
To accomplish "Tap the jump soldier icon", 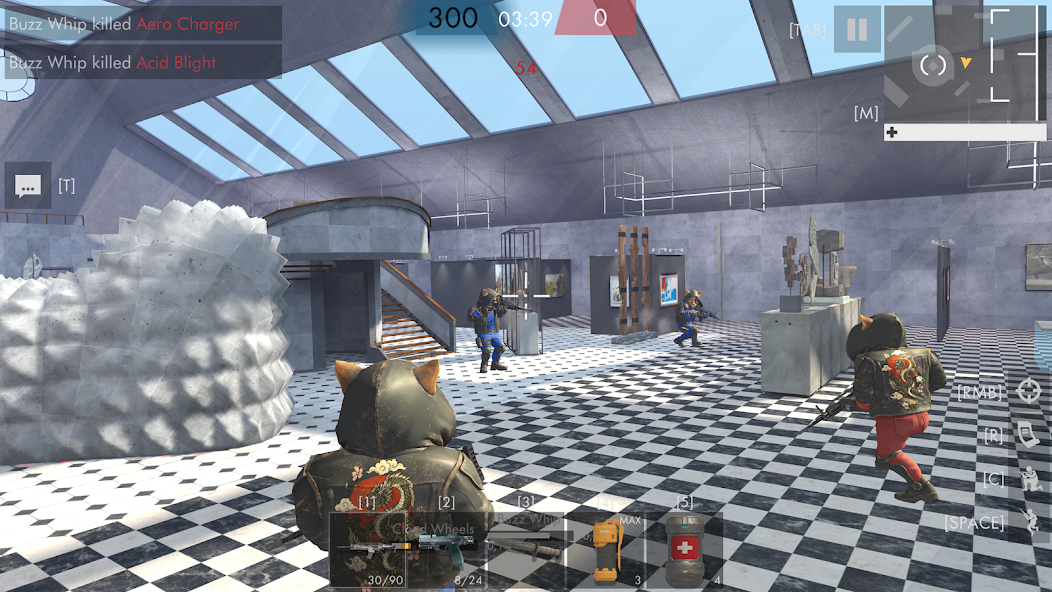I will pos(1029,522).
